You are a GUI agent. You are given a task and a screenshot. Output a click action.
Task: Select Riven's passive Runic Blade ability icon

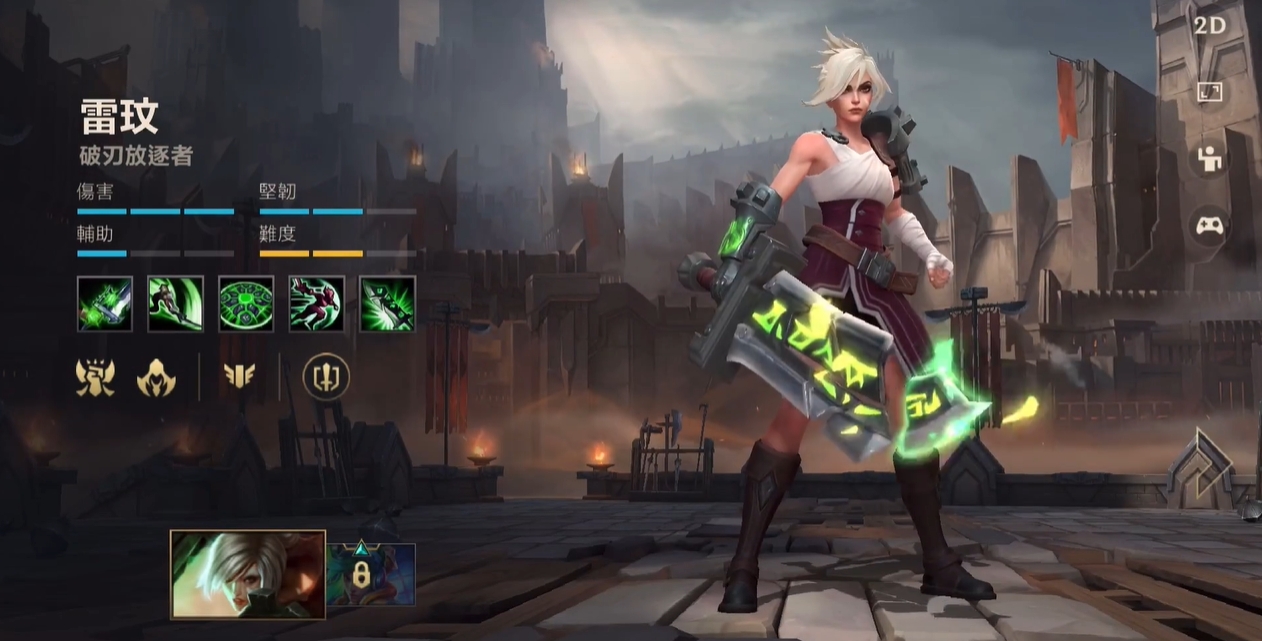[105, 304]
